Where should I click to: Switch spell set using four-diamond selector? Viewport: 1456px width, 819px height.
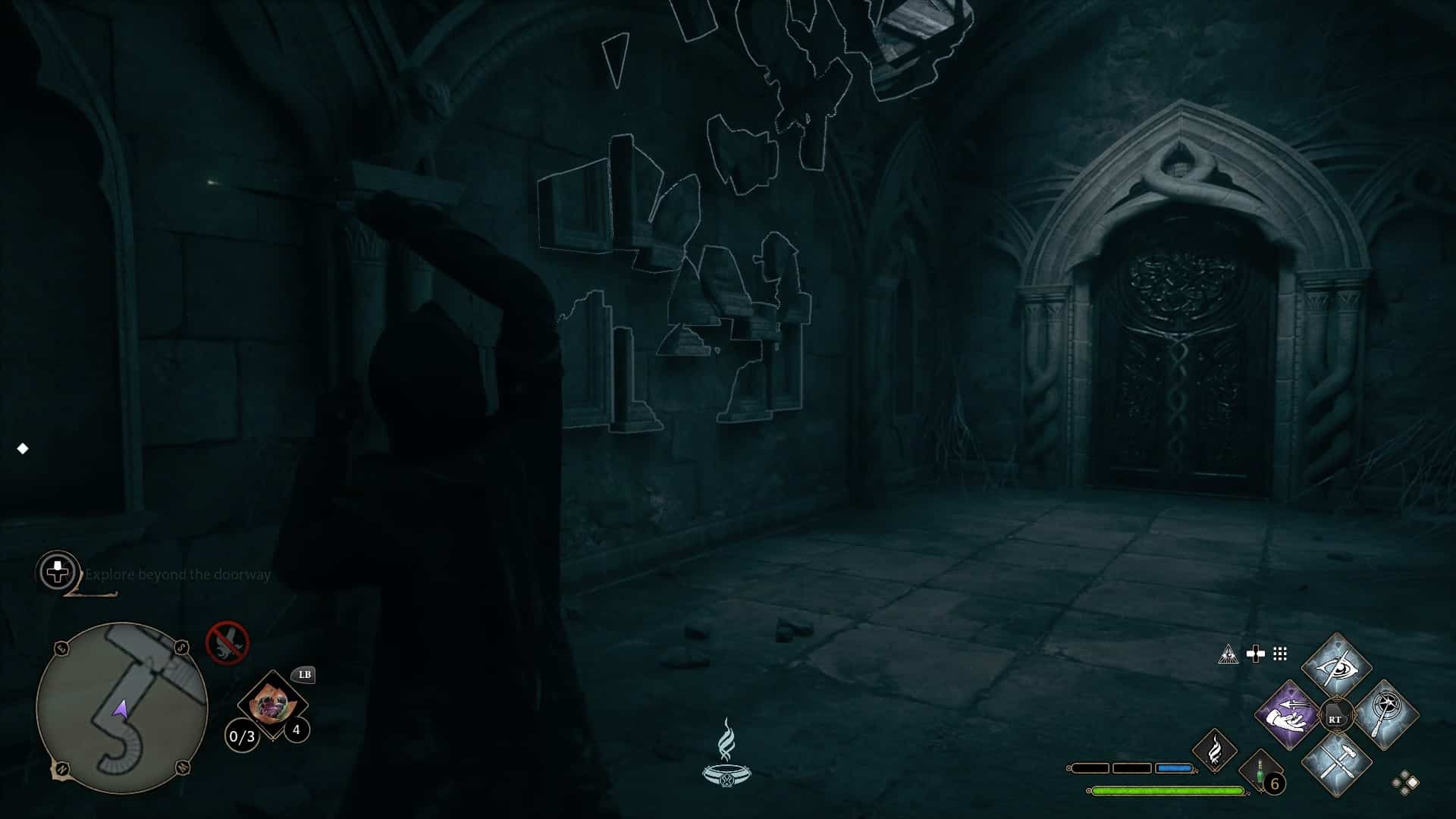(1404, 783)
